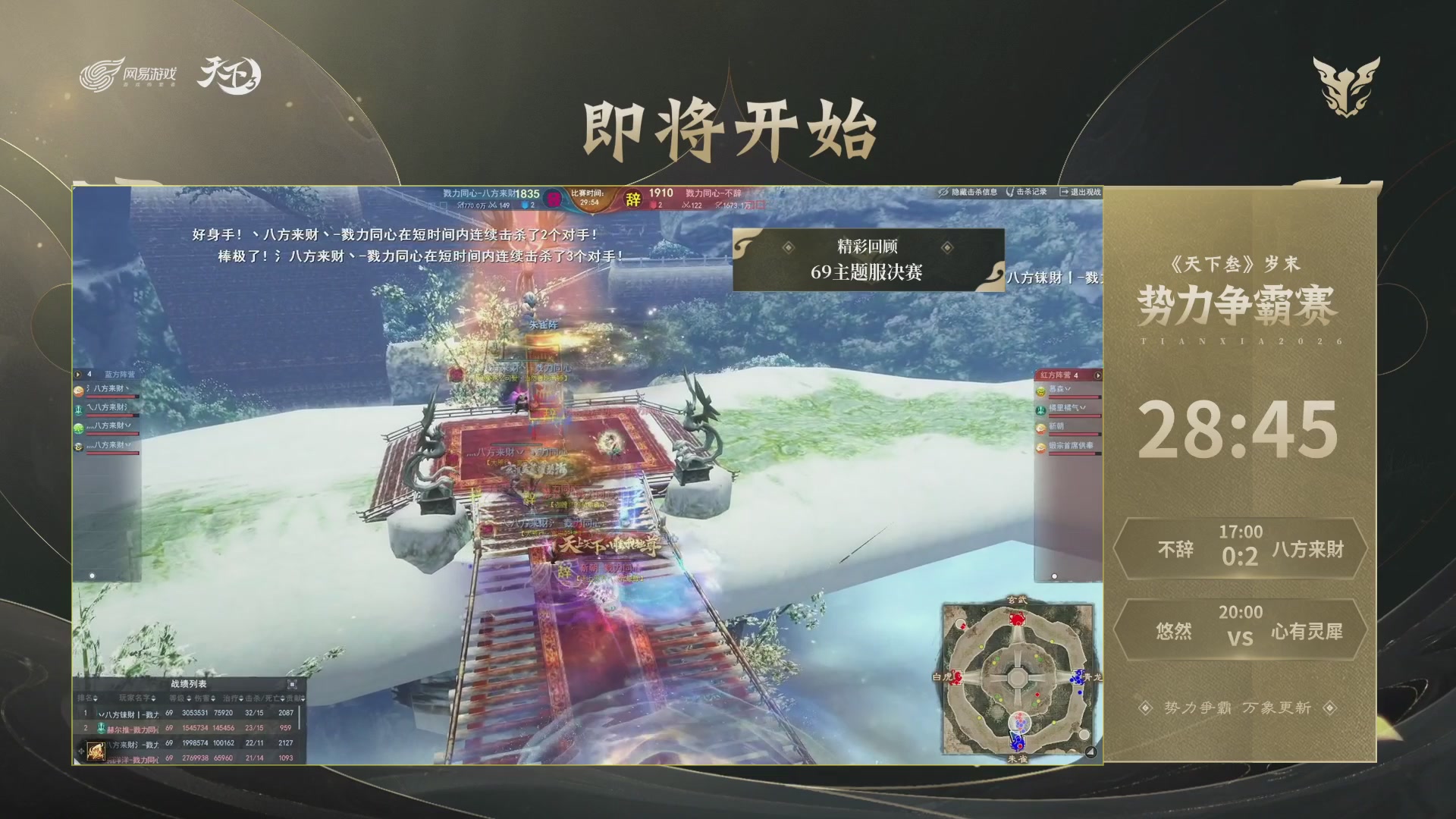Click 慕森's yellow flower class icon
1456x819 pixels.
(x=1041, y=391)
